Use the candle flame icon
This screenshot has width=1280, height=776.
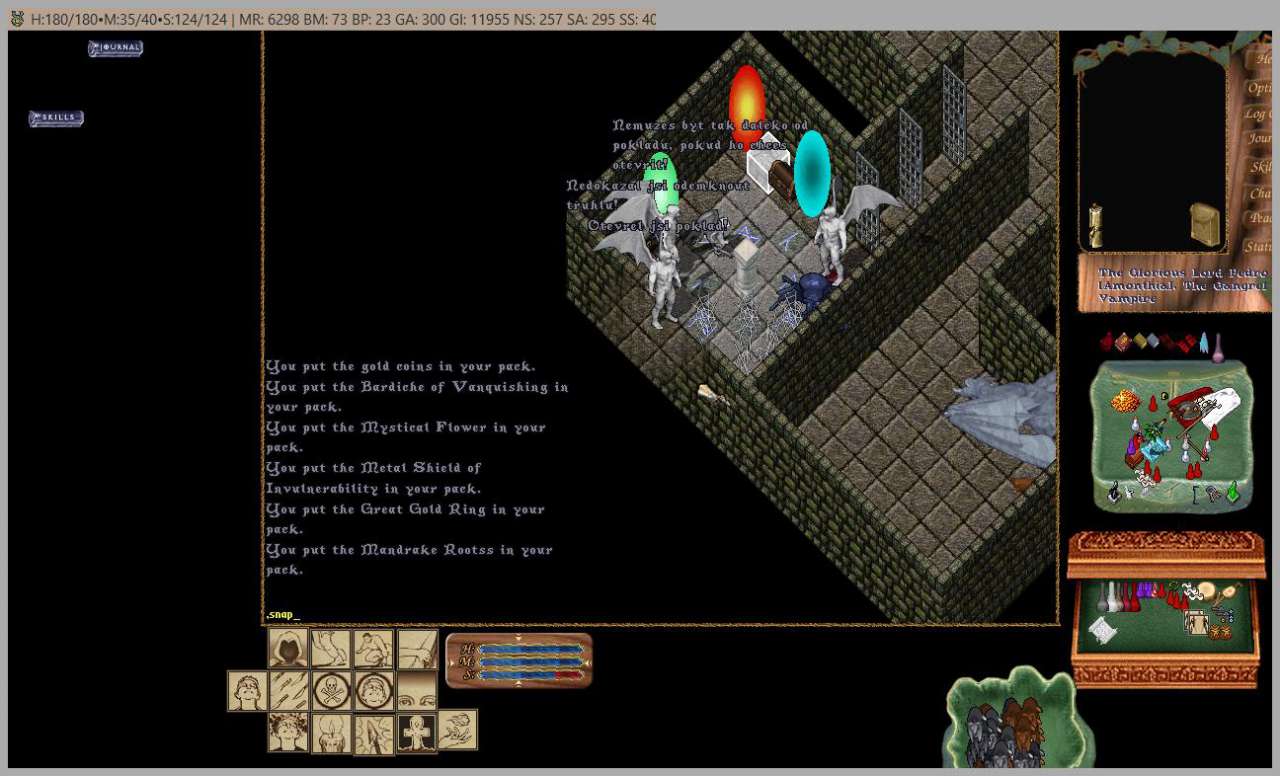(x=331, y=732)
